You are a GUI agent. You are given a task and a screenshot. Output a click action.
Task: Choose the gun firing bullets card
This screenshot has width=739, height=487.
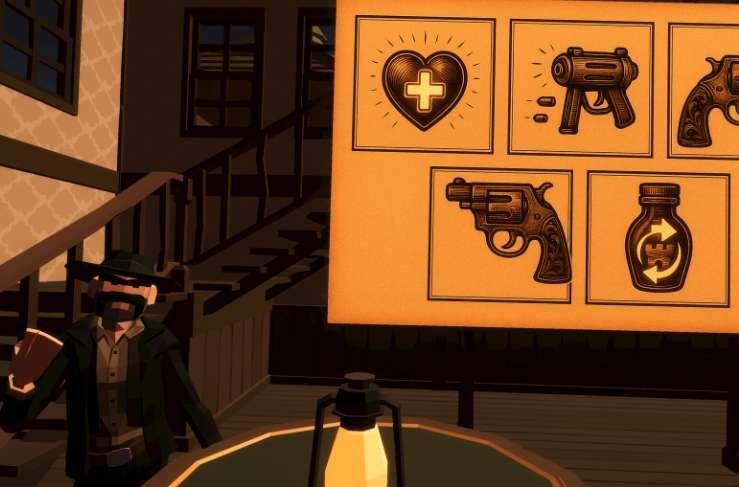581,88
